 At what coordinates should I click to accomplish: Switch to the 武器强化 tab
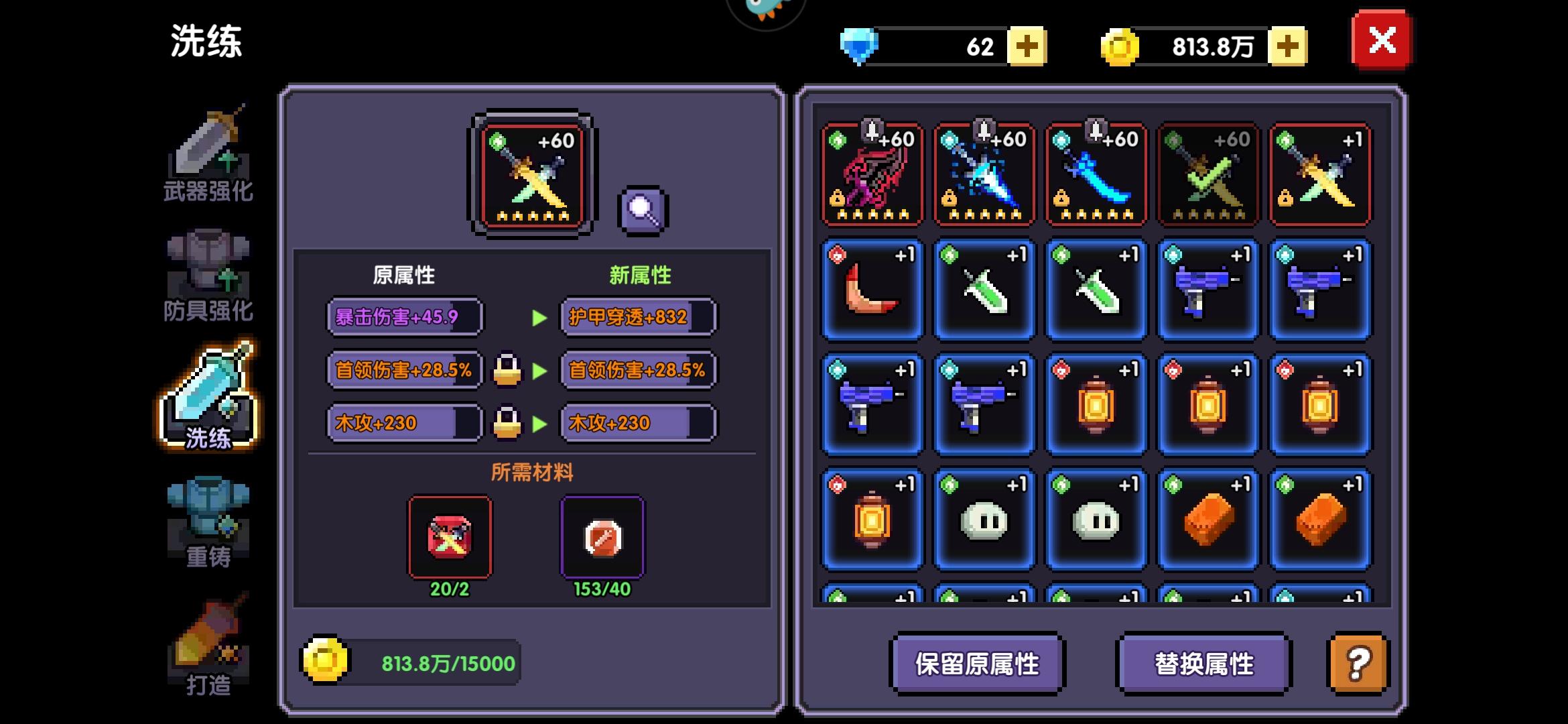(x=208, y=156)
